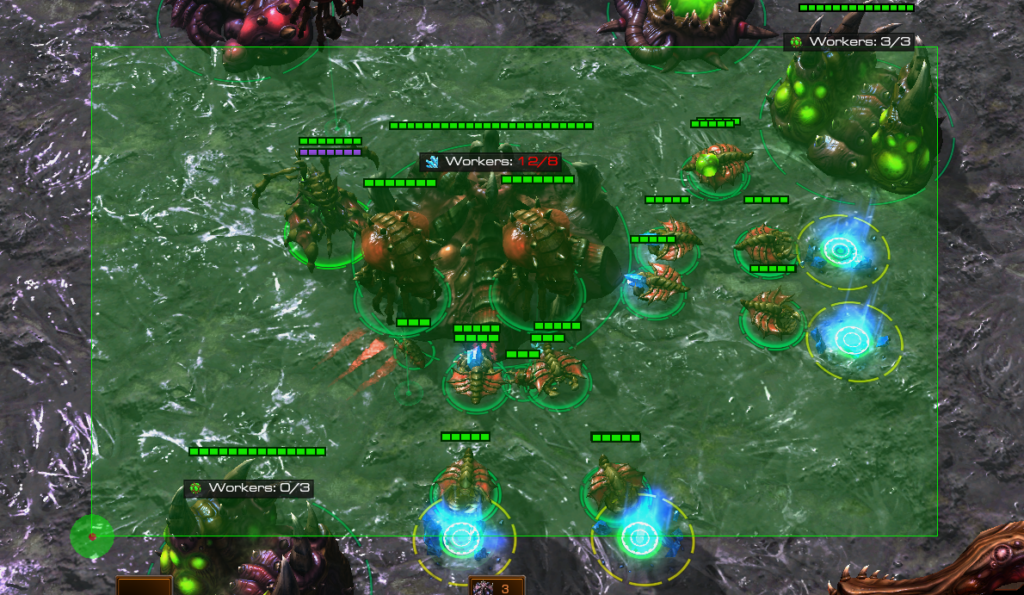Viewport: 1024px width, 595px height.
Task: Select control group 3 tab
Action: [497, 587]
